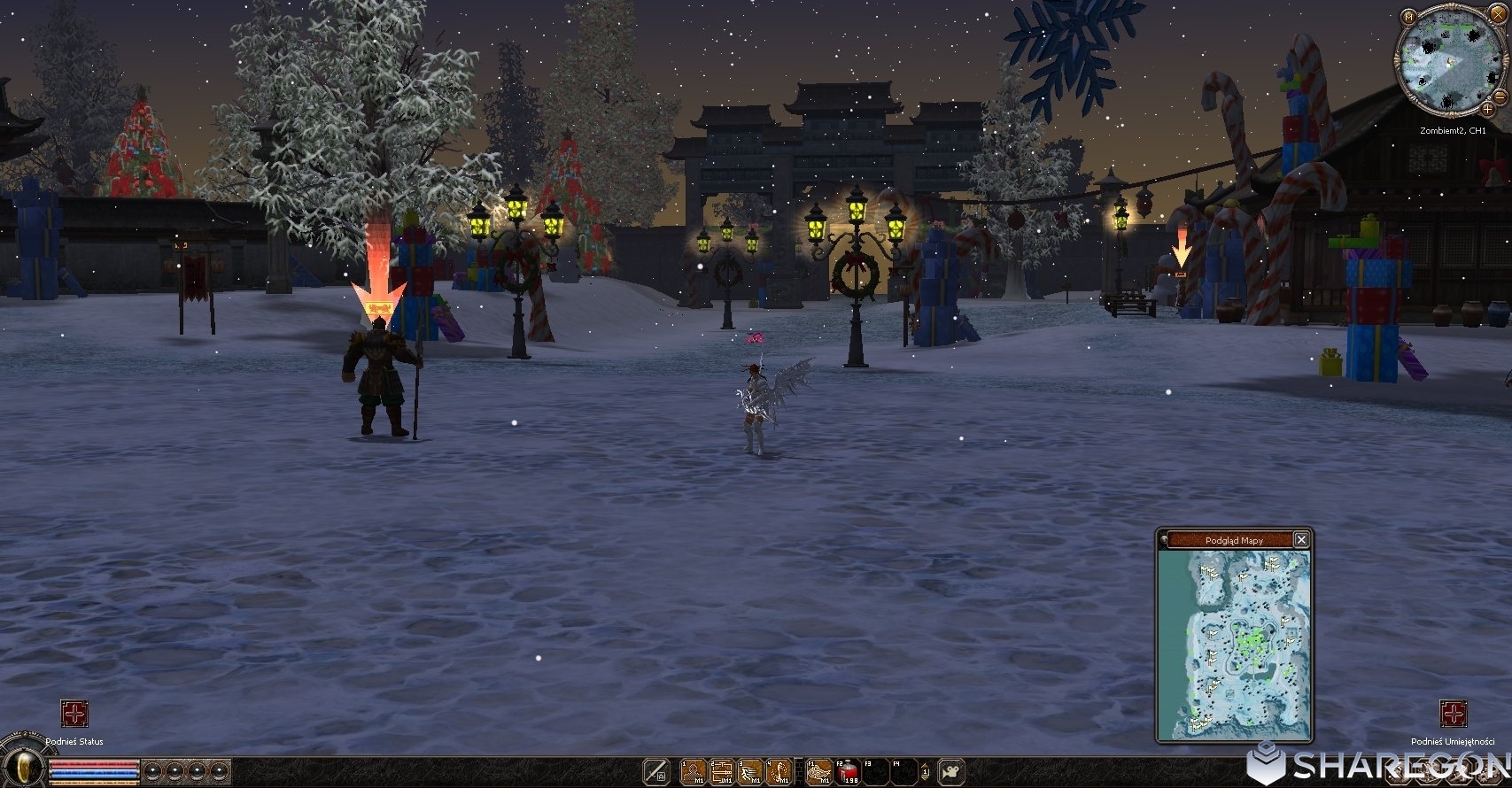Zoom out the minimap with the minus button

[1499, 96]
